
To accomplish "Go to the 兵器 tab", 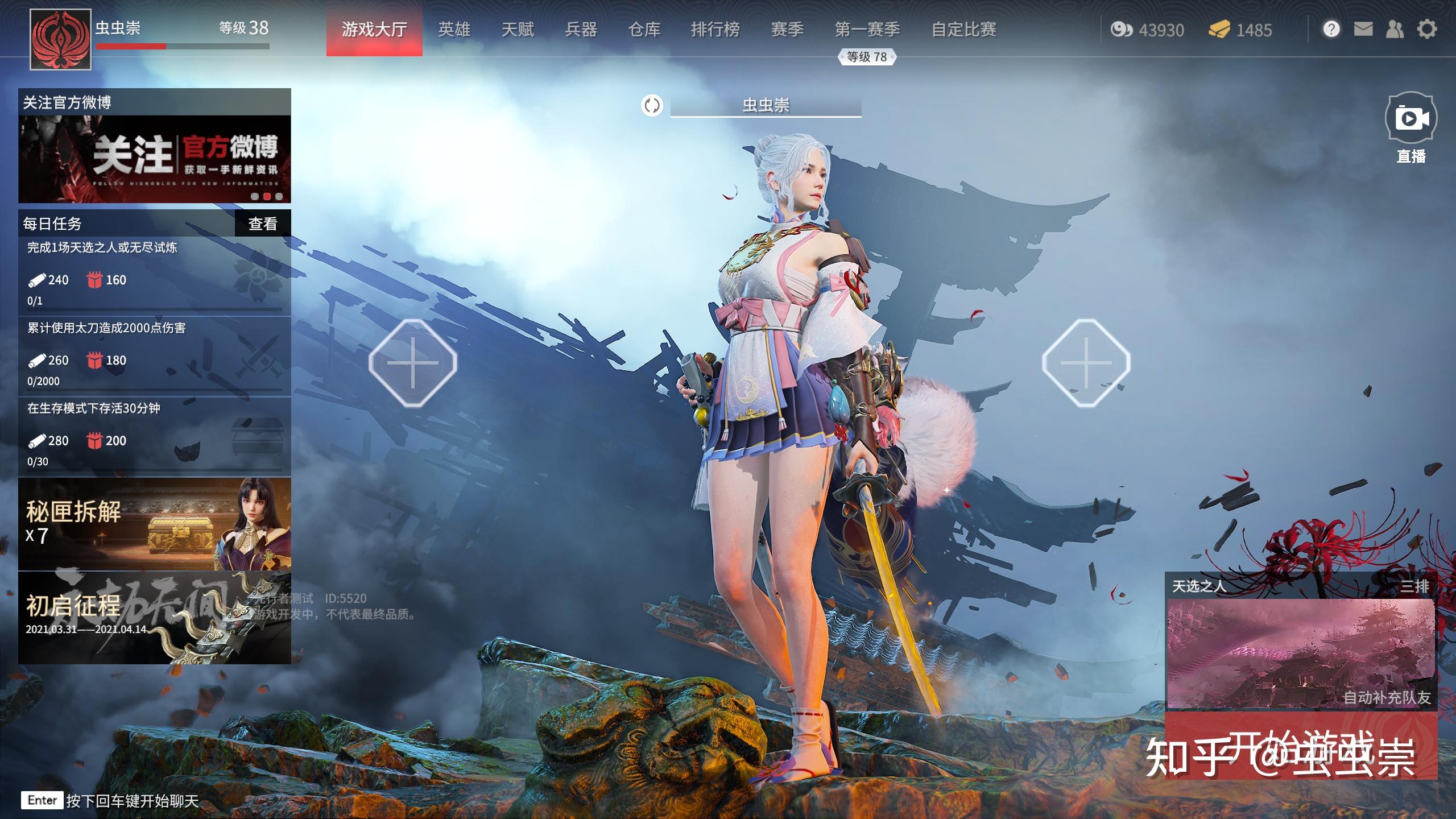I will coord(581,29).
